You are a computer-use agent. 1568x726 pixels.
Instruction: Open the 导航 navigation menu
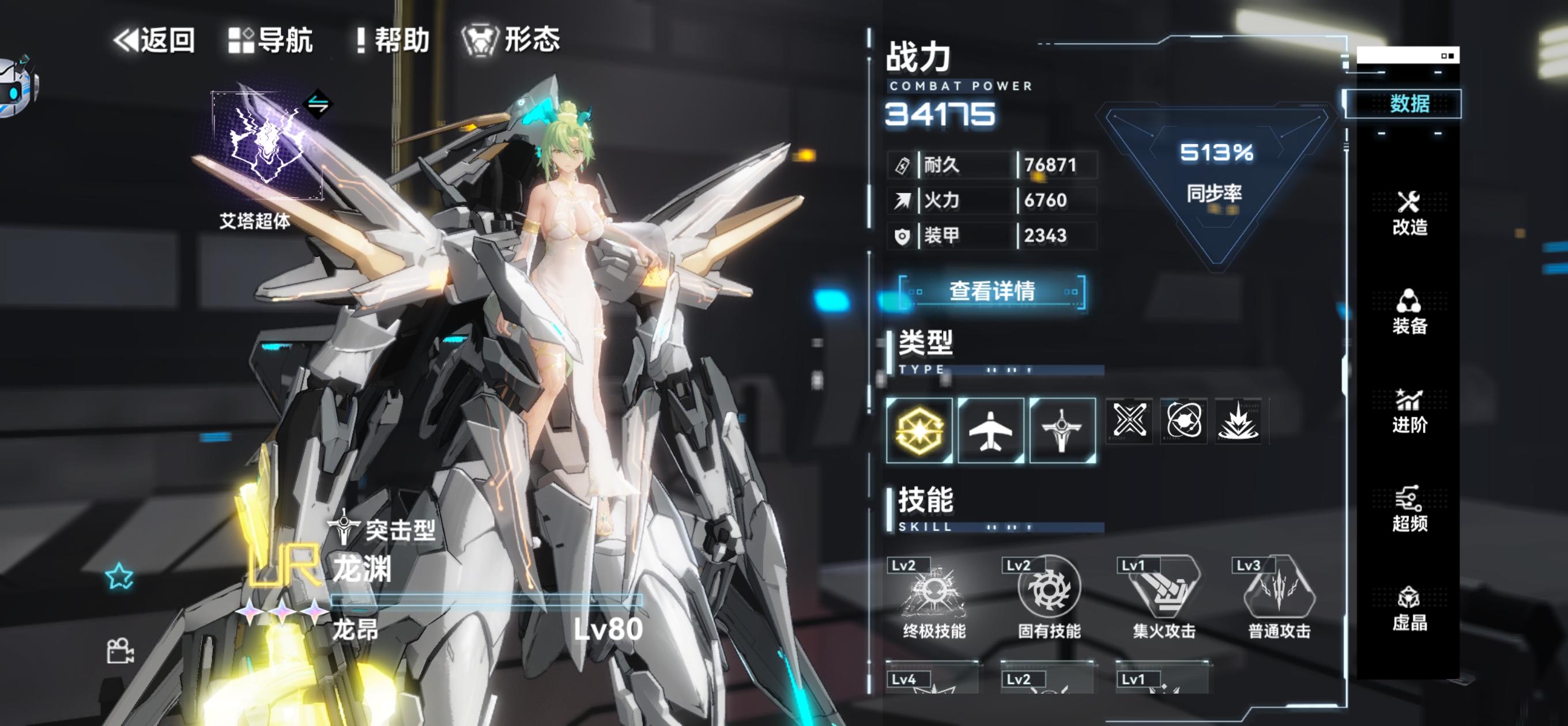(x=271, y=40)
